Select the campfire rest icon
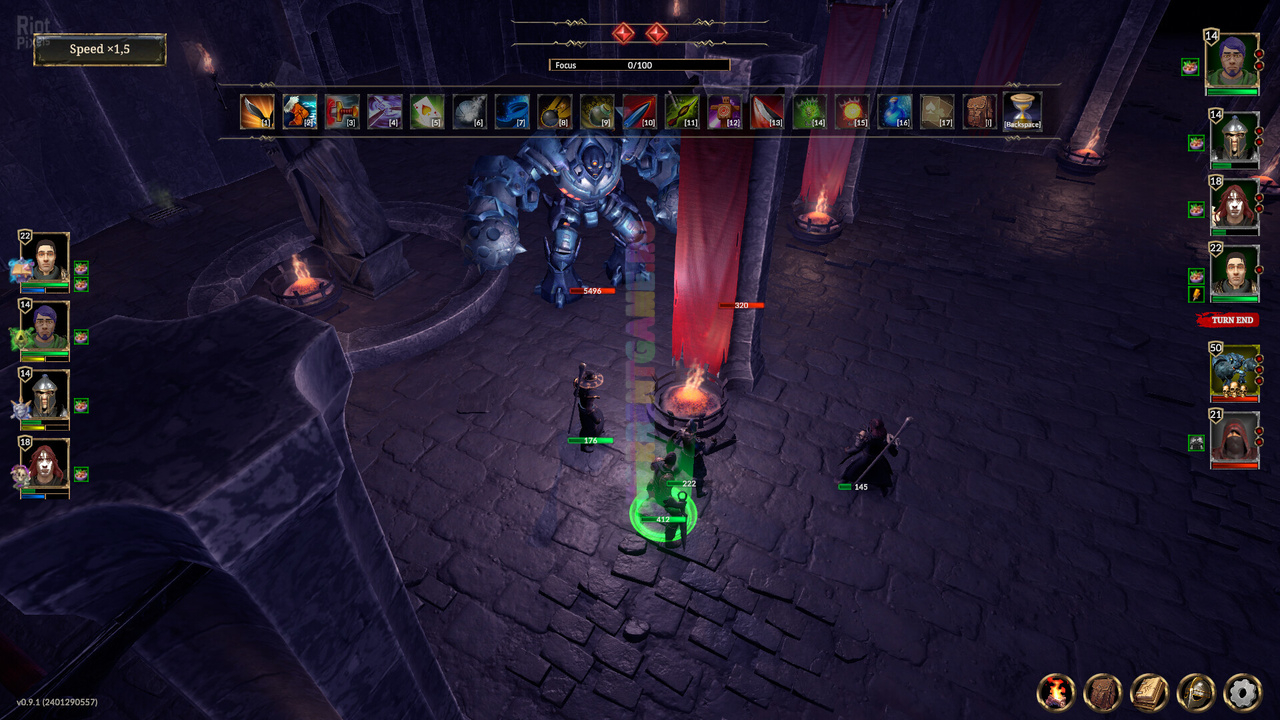This screenshot has height=720, width=1280. click(1056, 692)
